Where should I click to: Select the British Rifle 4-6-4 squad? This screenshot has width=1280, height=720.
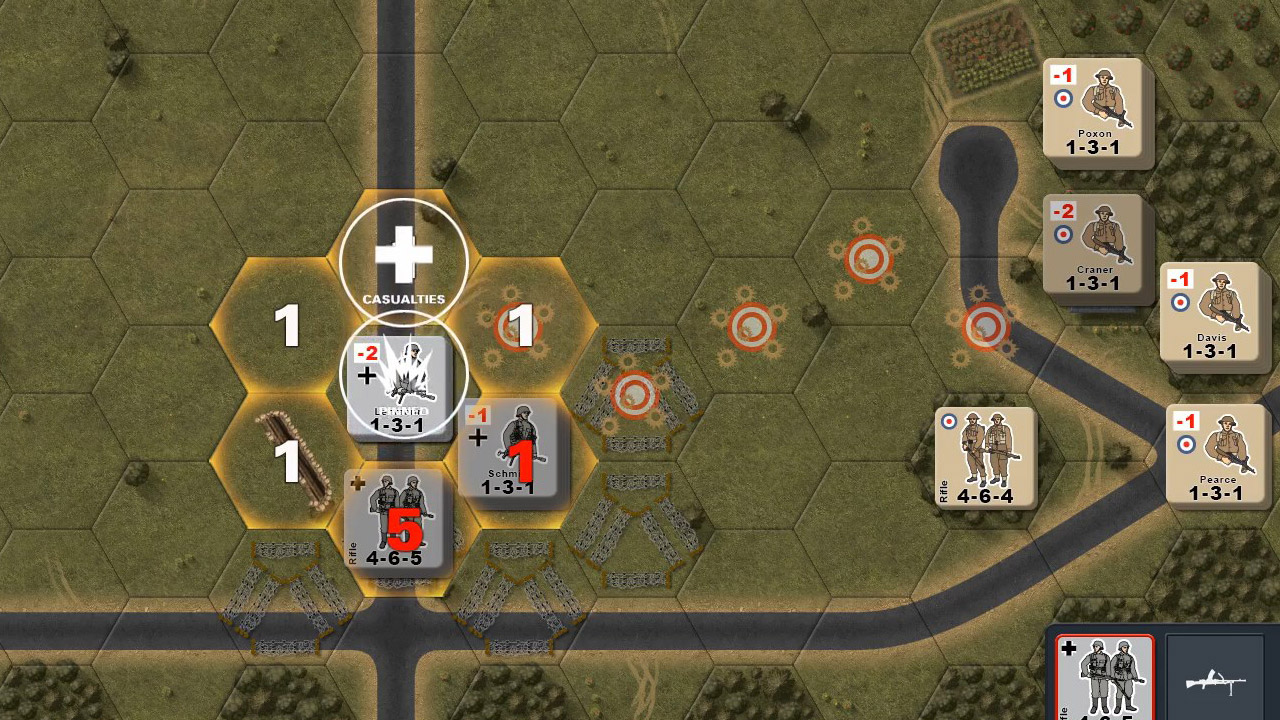coord(985,458)
